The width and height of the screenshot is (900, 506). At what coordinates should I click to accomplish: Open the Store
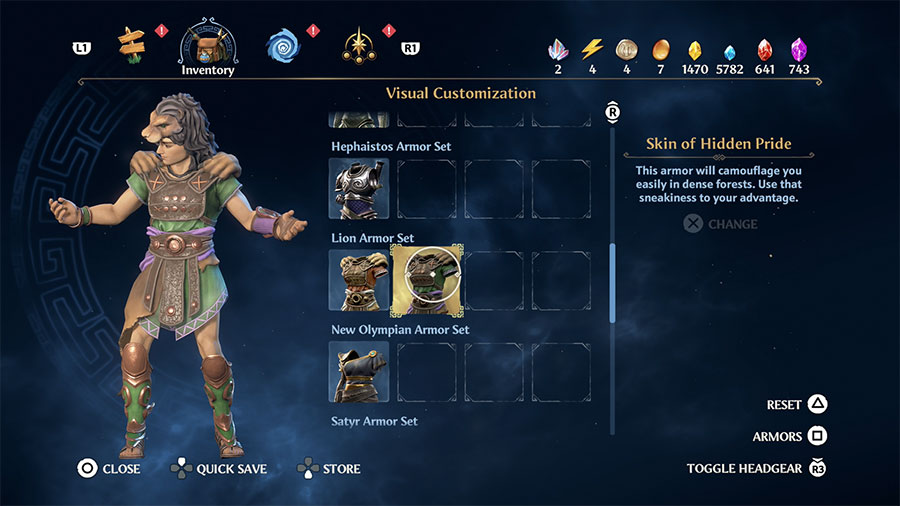(328, 468)
